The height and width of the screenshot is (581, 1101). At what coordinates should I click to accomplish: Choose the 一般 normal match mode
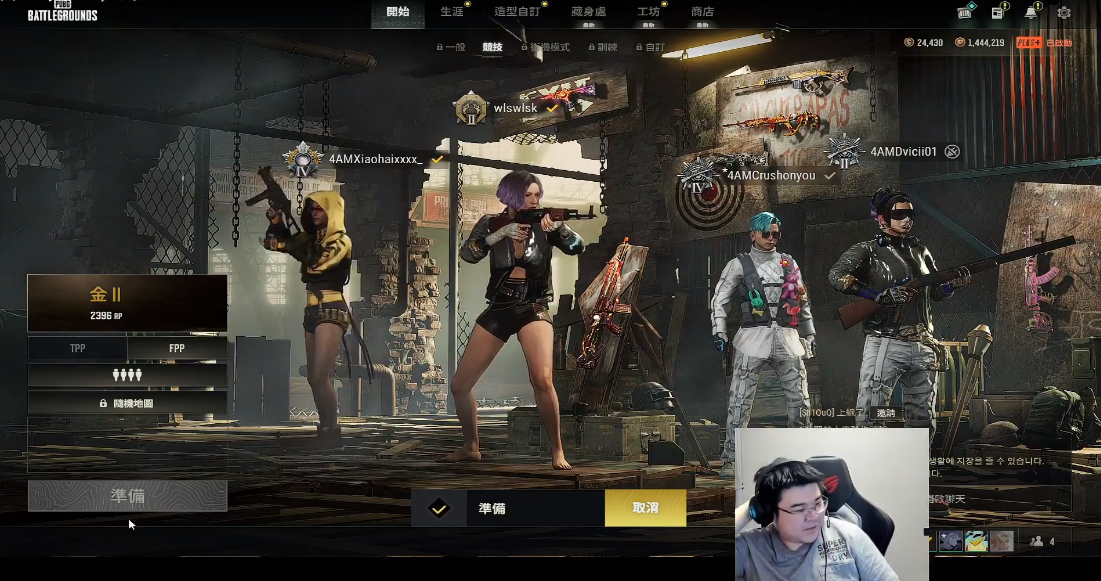(451, 47)
